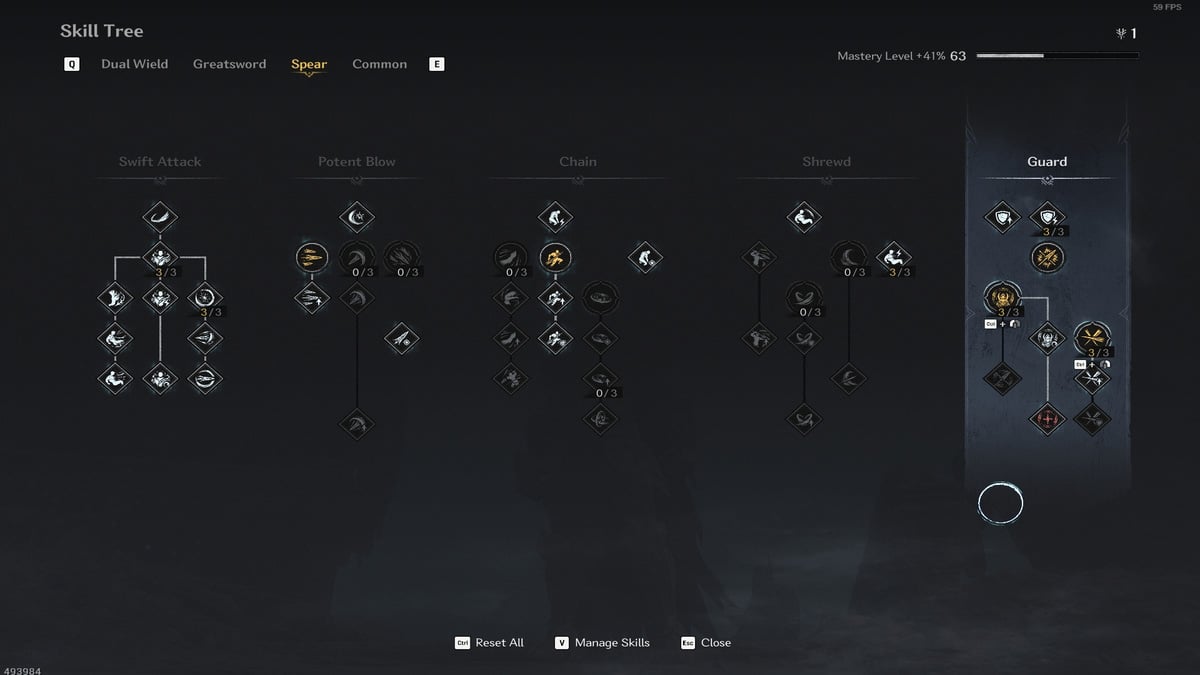Select the Swift Attack column header
Viewport: 1200px width, 675px height.
click(160, 162)
